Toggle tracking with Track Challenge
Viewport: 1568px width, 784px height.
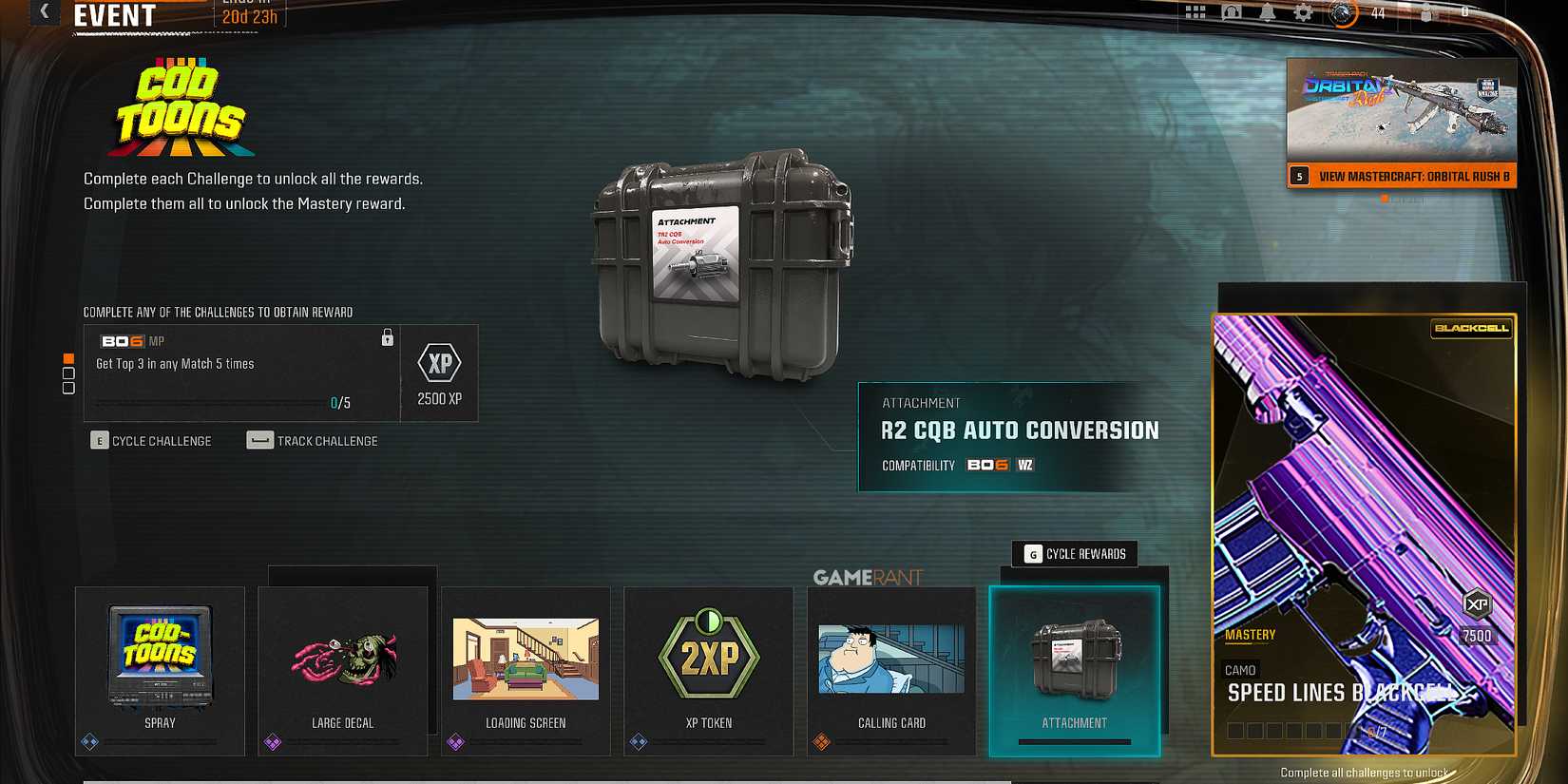[x=314, y=440]
